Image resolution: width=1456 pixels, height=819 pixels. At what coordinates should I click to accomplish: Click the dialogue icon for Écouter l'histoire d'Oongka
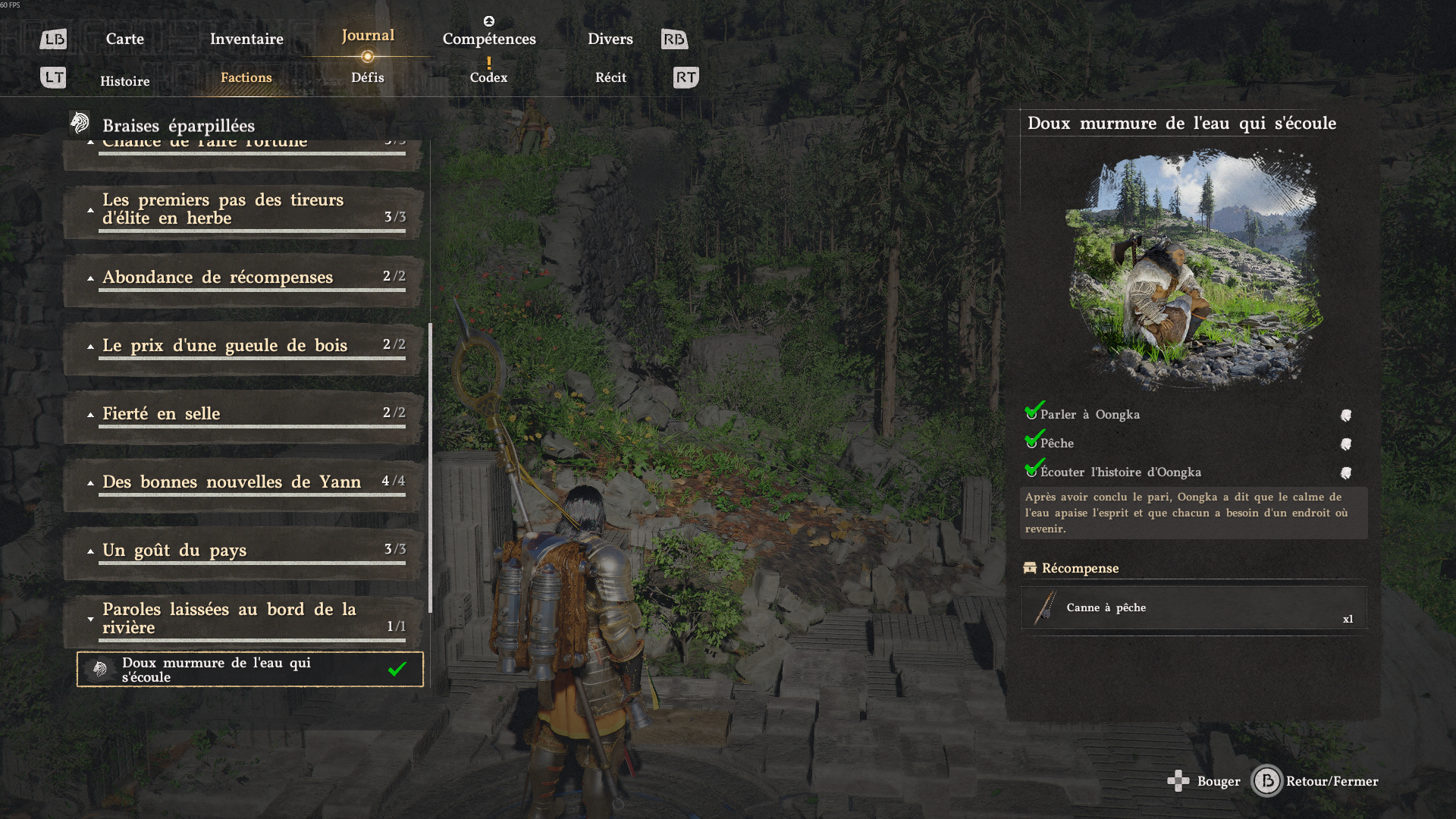pyautogui.click(x=1348, y=471)
